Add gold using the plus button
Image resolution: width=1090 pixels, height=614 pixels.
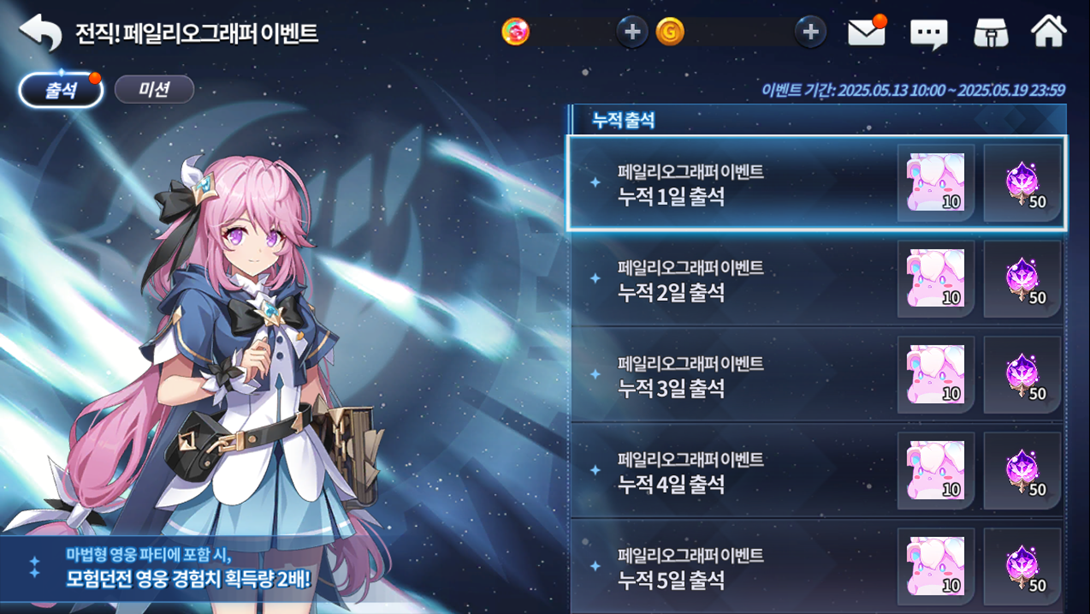[810, 32]
